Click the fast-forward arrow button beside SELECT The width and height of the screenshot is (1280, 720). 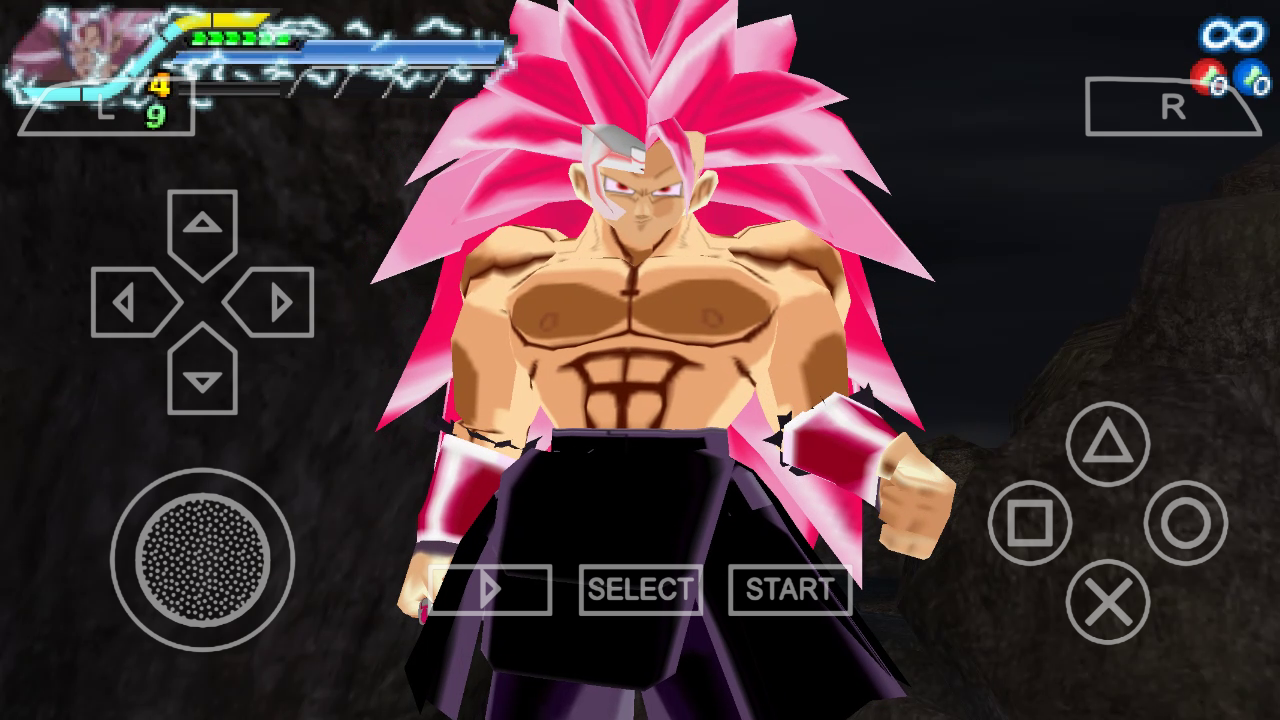click(x=491, y=589)
